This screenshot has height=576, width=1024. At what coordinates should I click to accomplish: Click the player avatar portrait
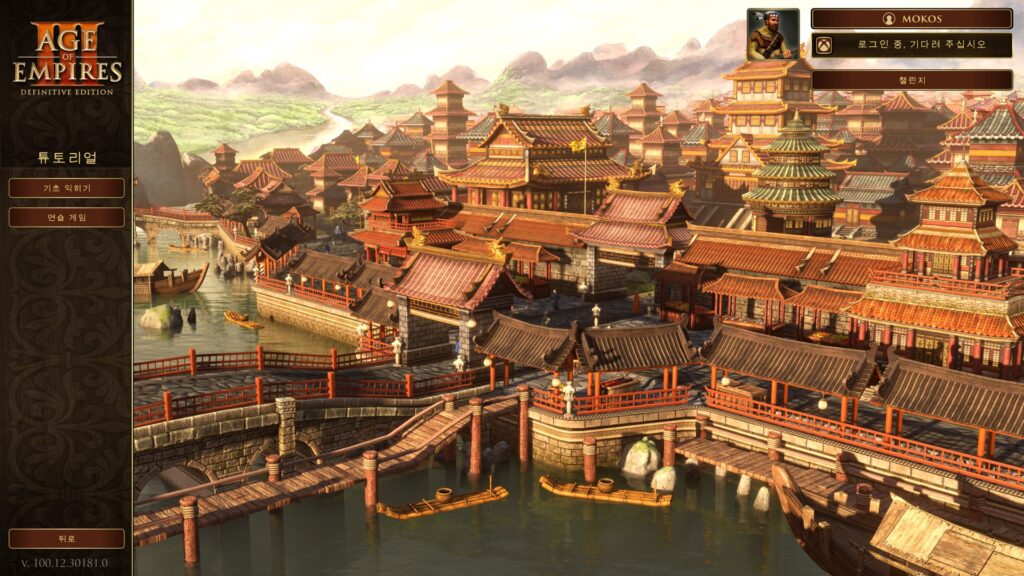click(x=772, y=35)
